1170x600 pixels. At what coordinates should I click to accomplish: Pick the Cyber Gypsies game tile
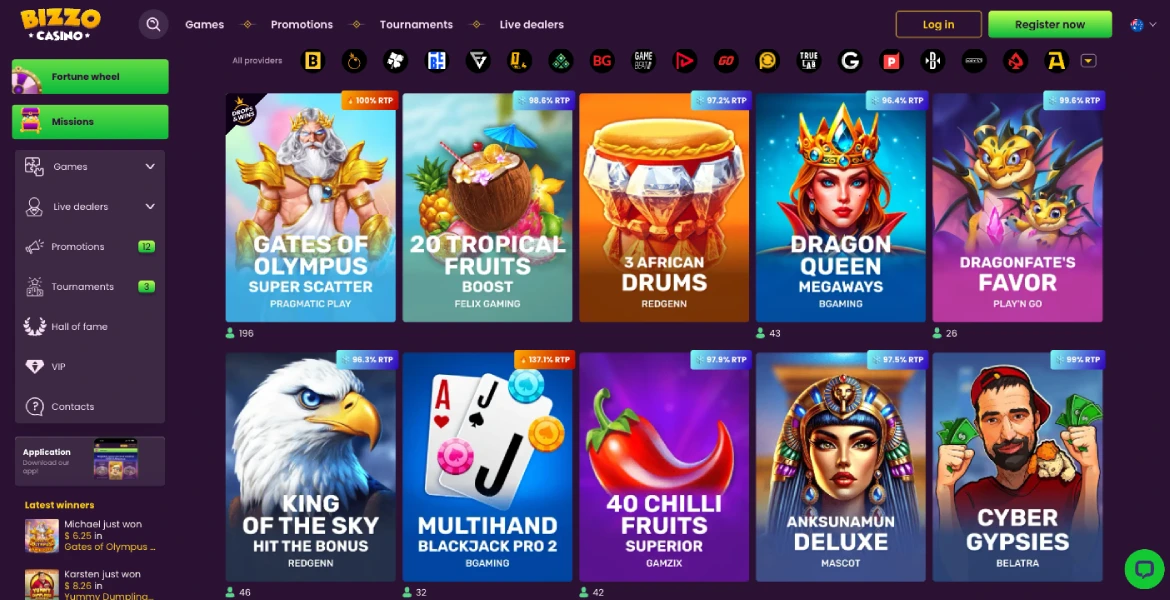pyautogui.click(x=1017, y=467)
